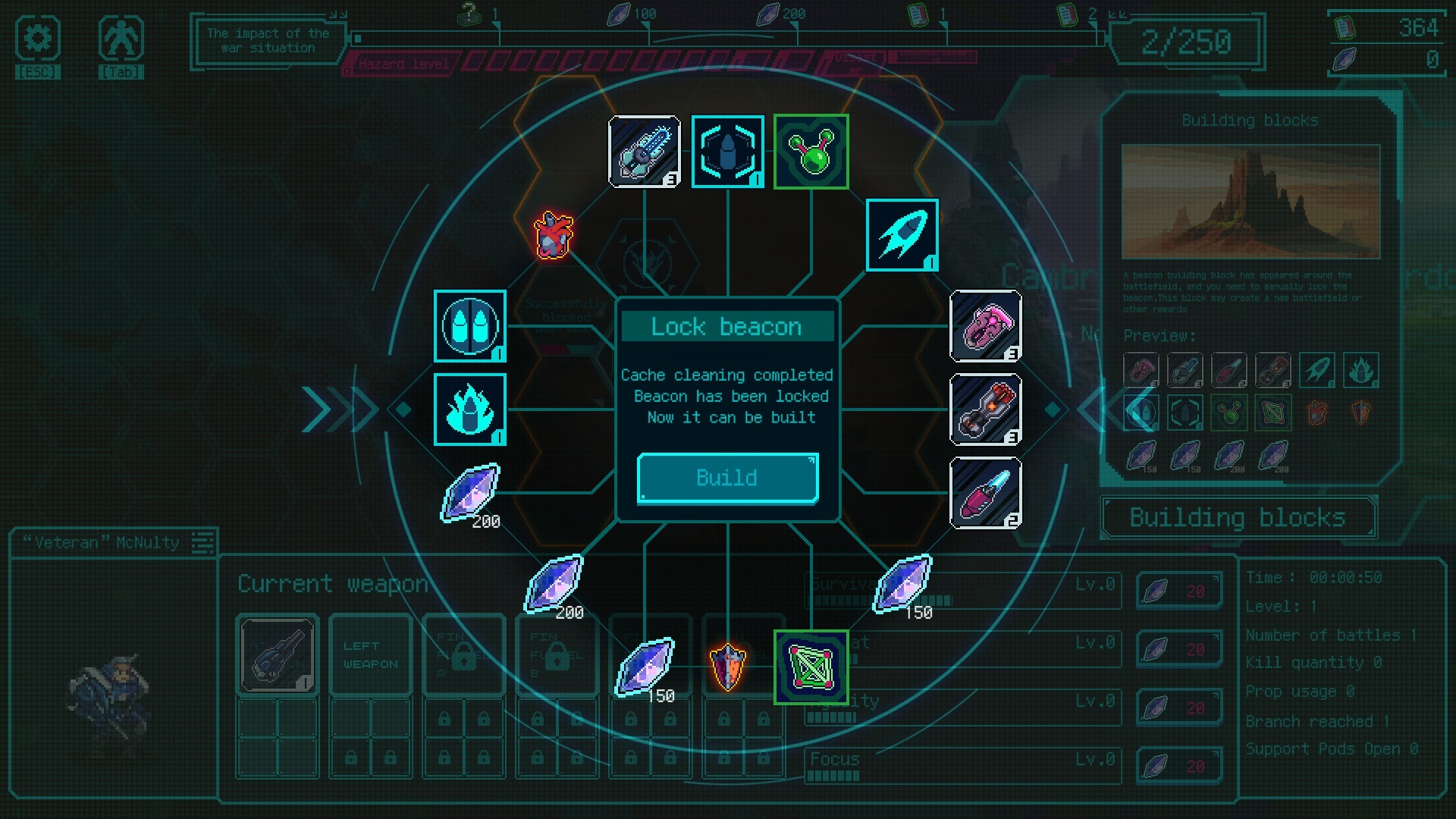Select the chainsaw weapon block icon

(x=645, y=151)
